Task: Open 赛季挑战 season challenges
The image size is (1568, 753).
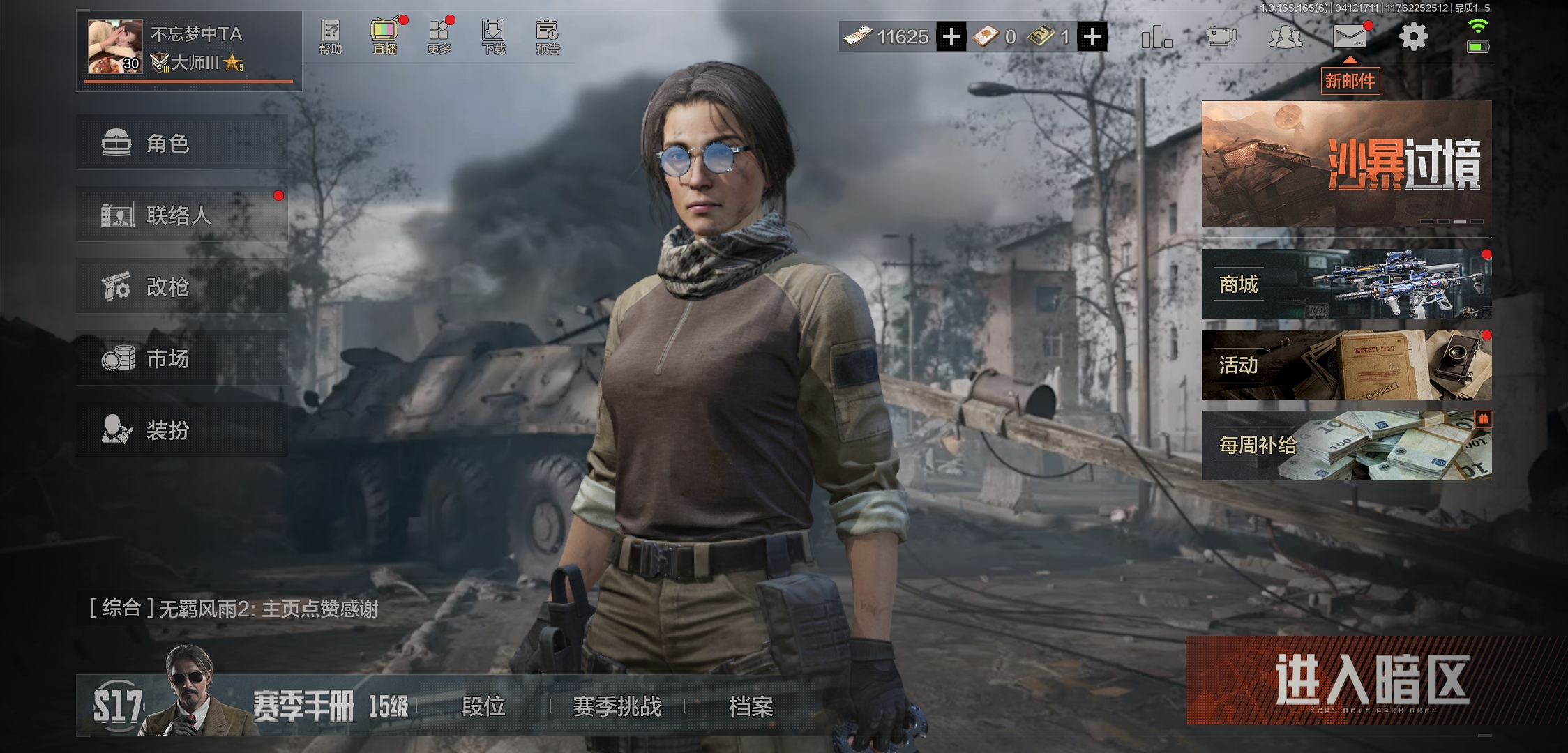Action: [617, 706]
